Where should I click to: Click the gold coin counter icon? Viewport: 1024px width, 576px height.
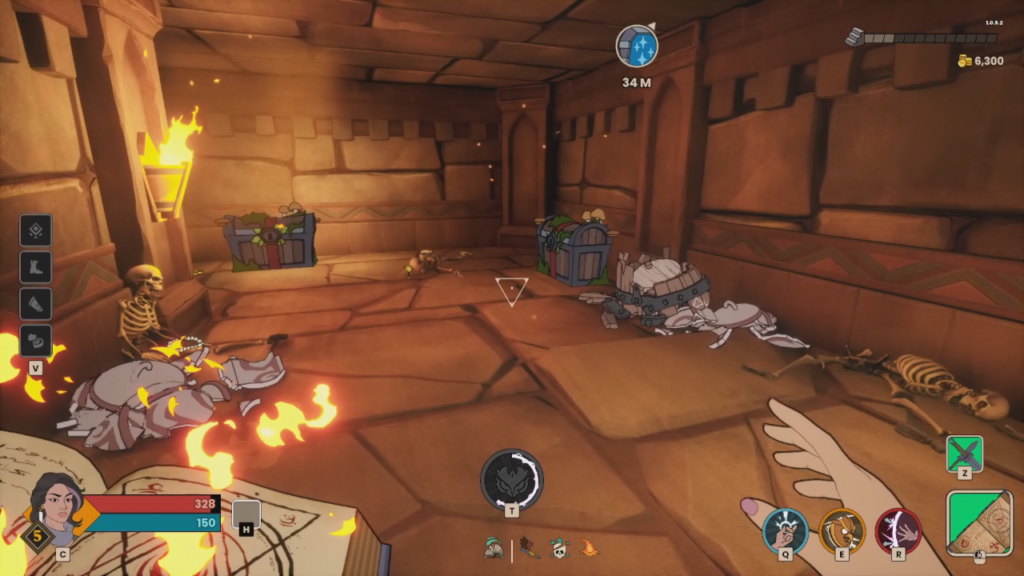[x=964, y=61]
